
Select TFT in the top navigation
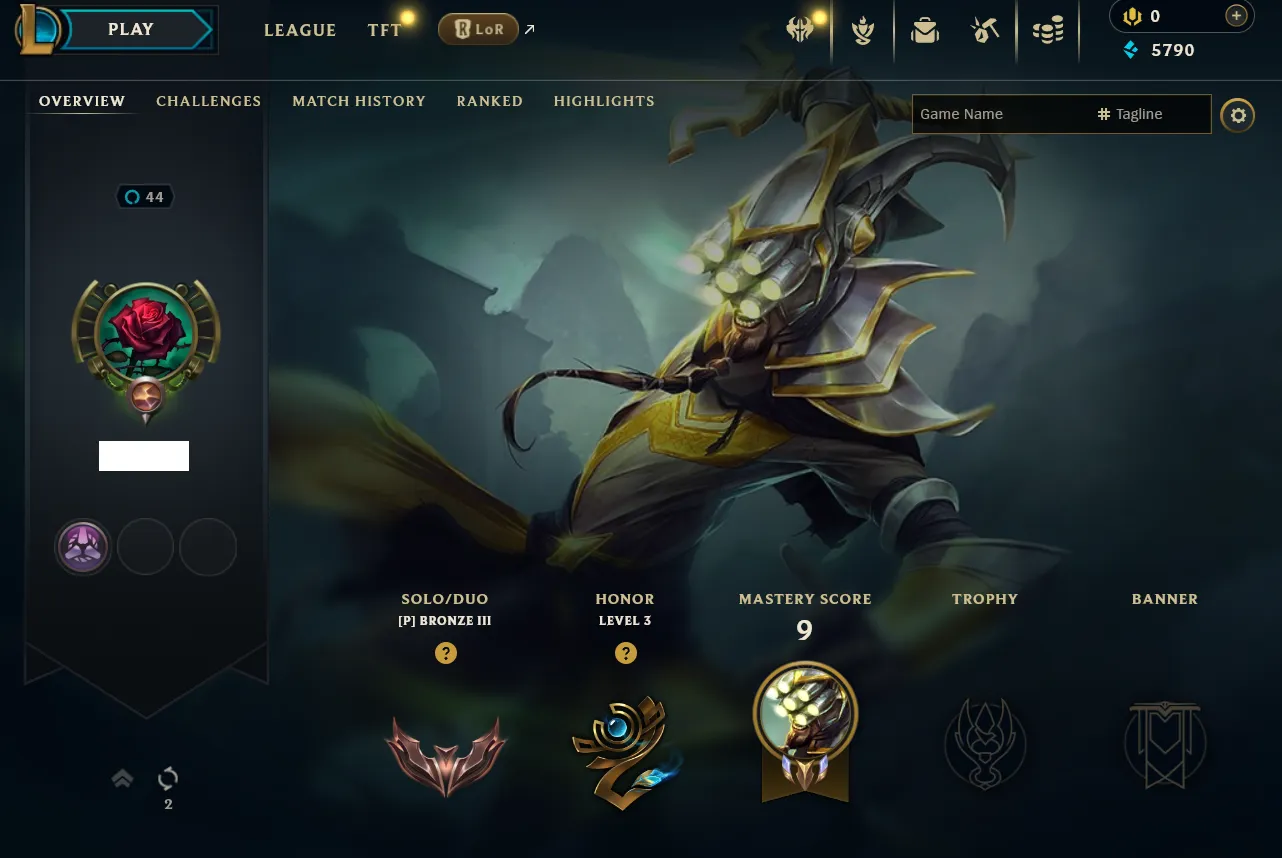[x=384, y=30]
